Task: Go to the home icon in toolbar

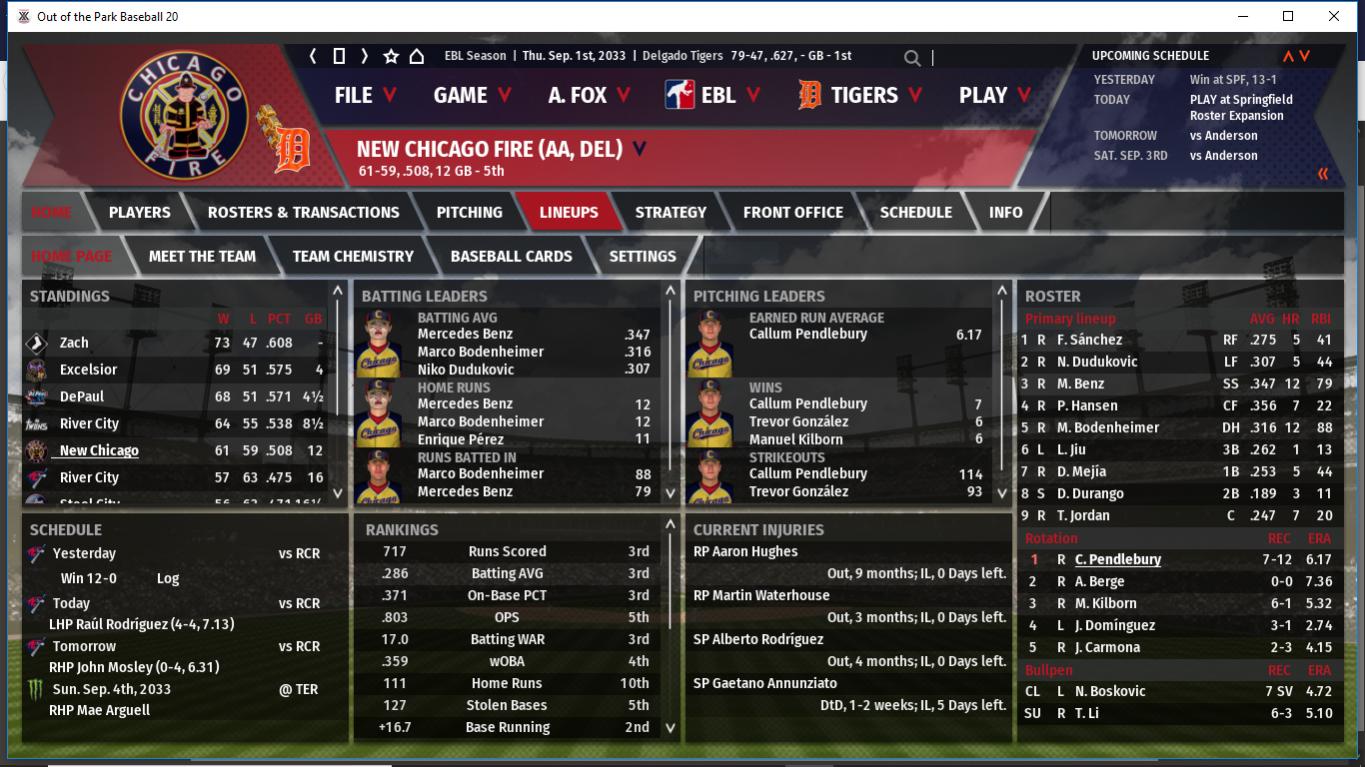Action: point(417,56)
